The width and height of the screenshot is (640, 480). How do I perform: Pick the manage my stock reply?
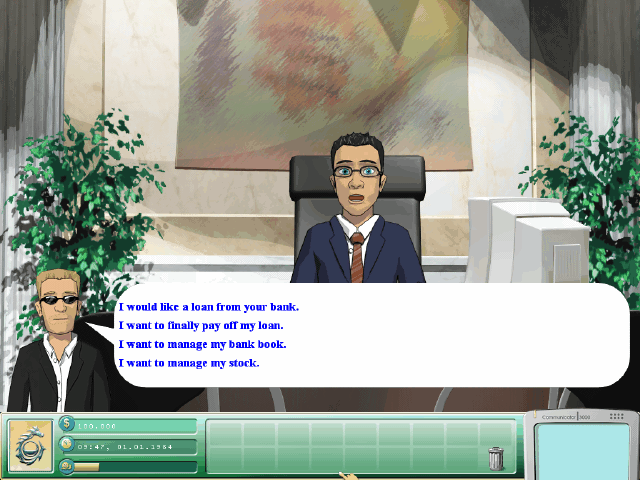188,363
